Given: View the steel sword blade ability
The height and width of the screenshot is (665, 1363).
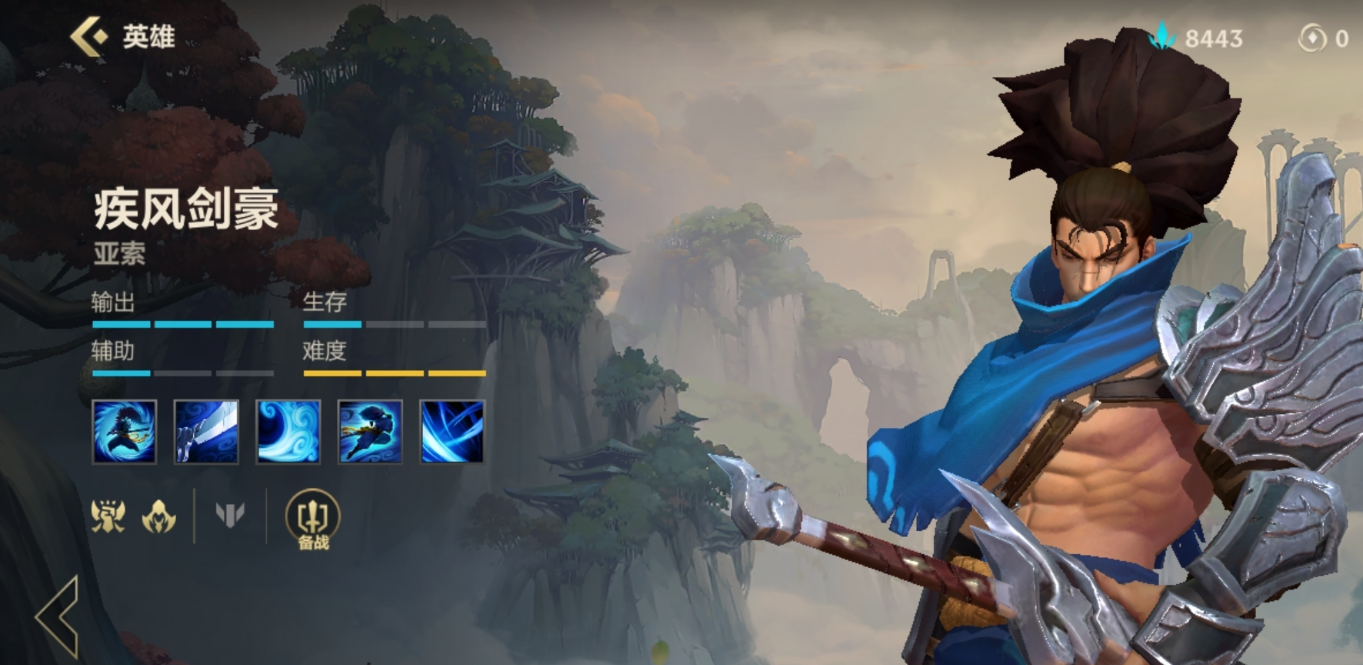Looking at the screenshot, I should point(206,432).
